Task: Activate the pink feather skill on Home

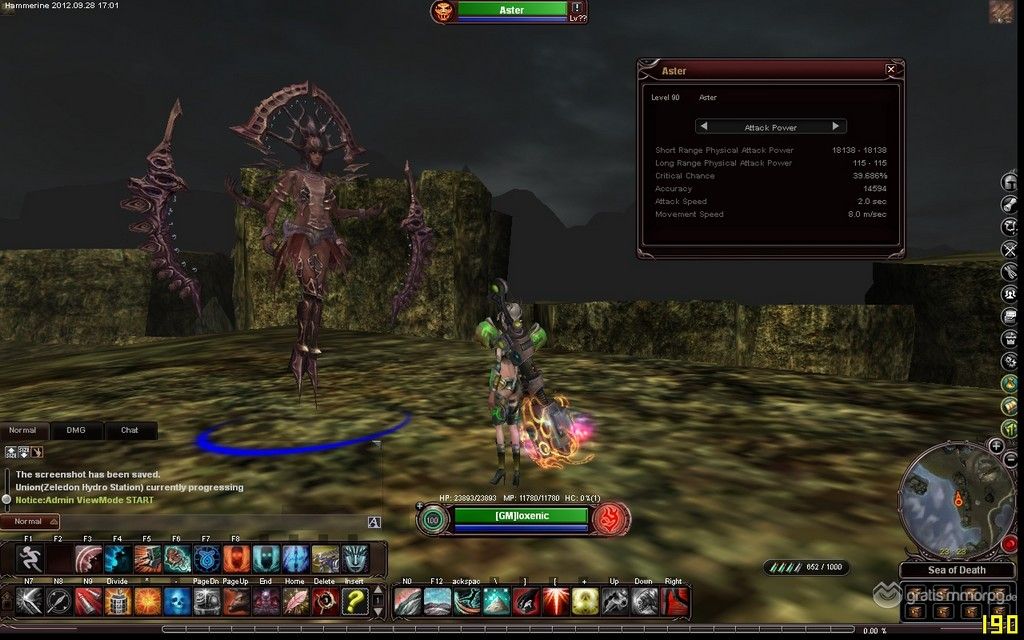Action: [x=296, y=600]
